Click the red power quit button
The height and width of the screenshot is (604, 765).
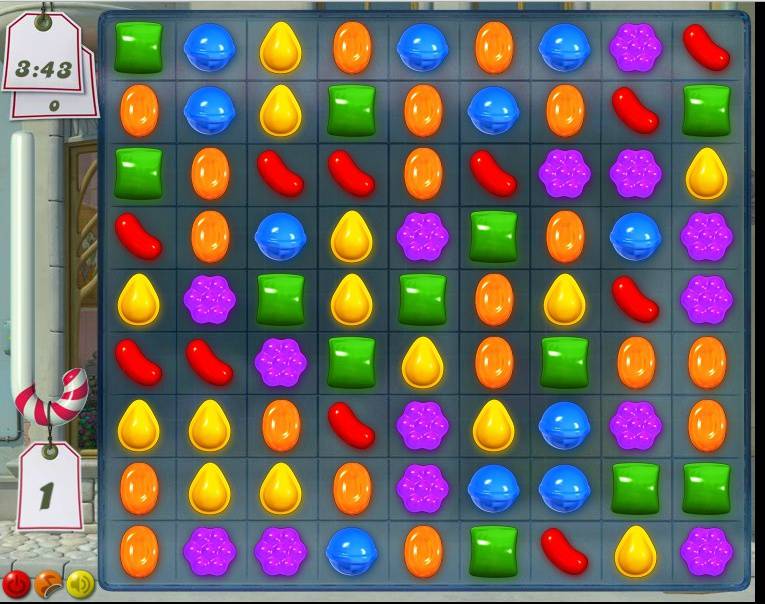point(16,583)
